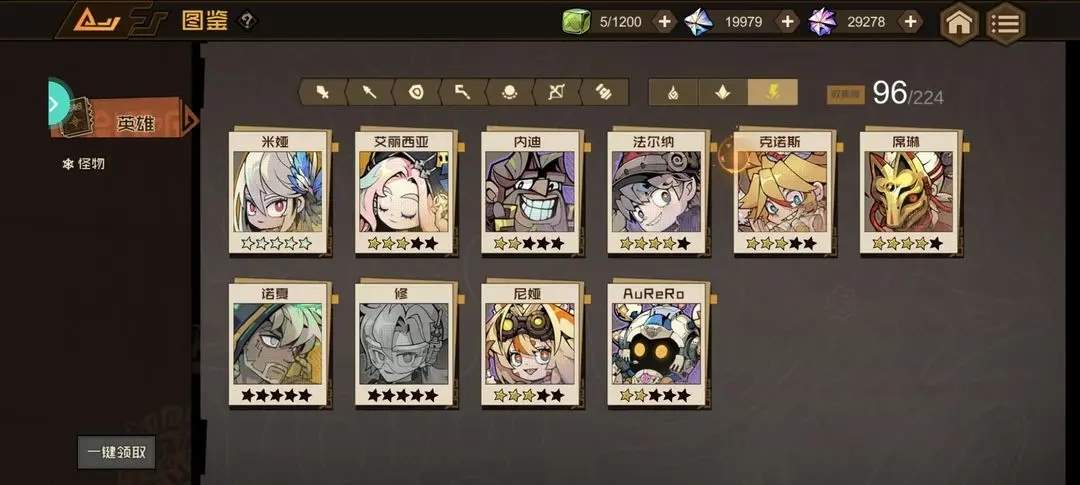This screenshot has width=1080, height=485.
Task: Claim all rewards with 一键领取
Action: [117, 452]
